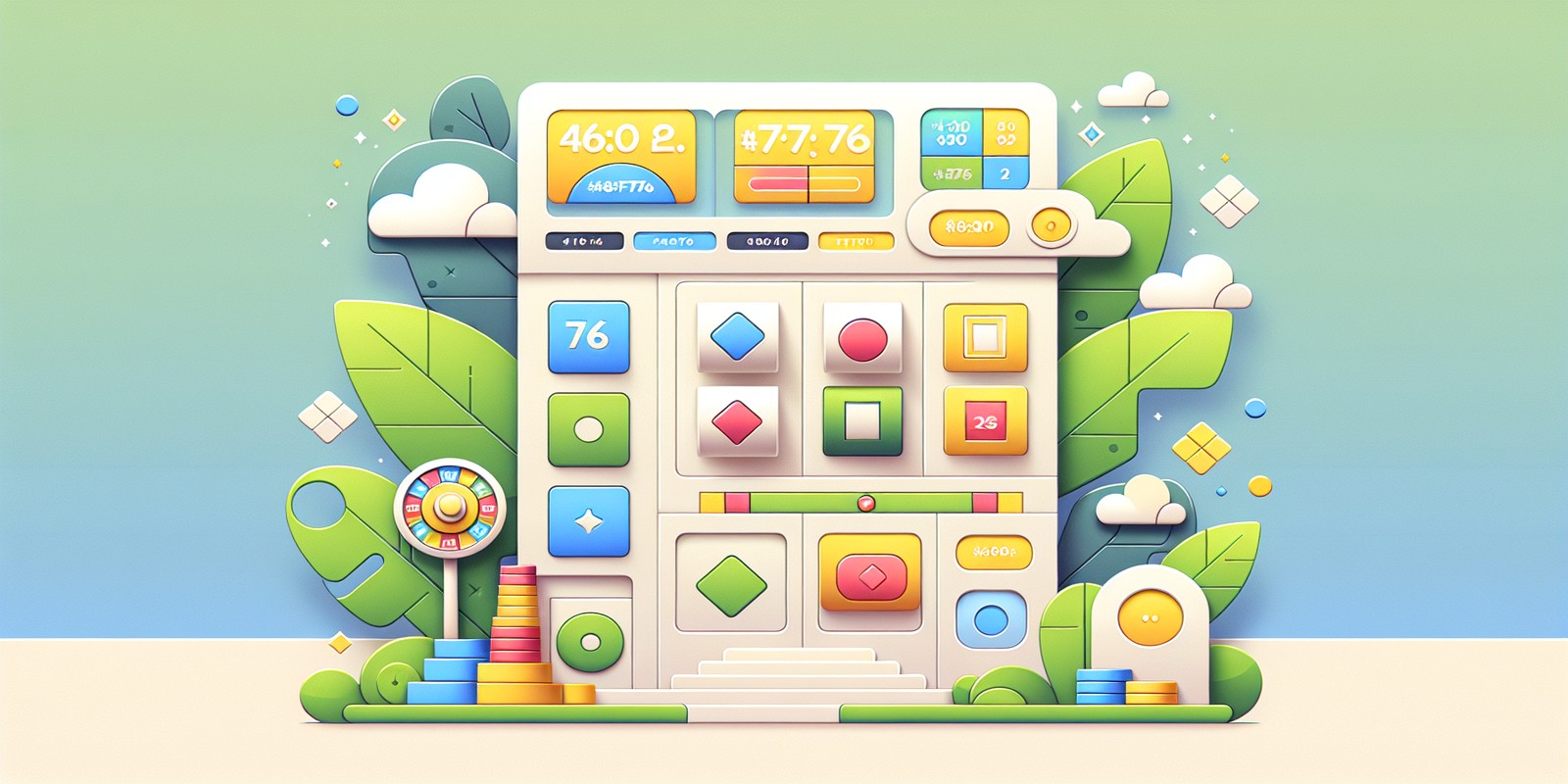Viewport: 1568px width, 784px height.
Task: Activate the round green ring button
Action: click(x=590, y=642)
